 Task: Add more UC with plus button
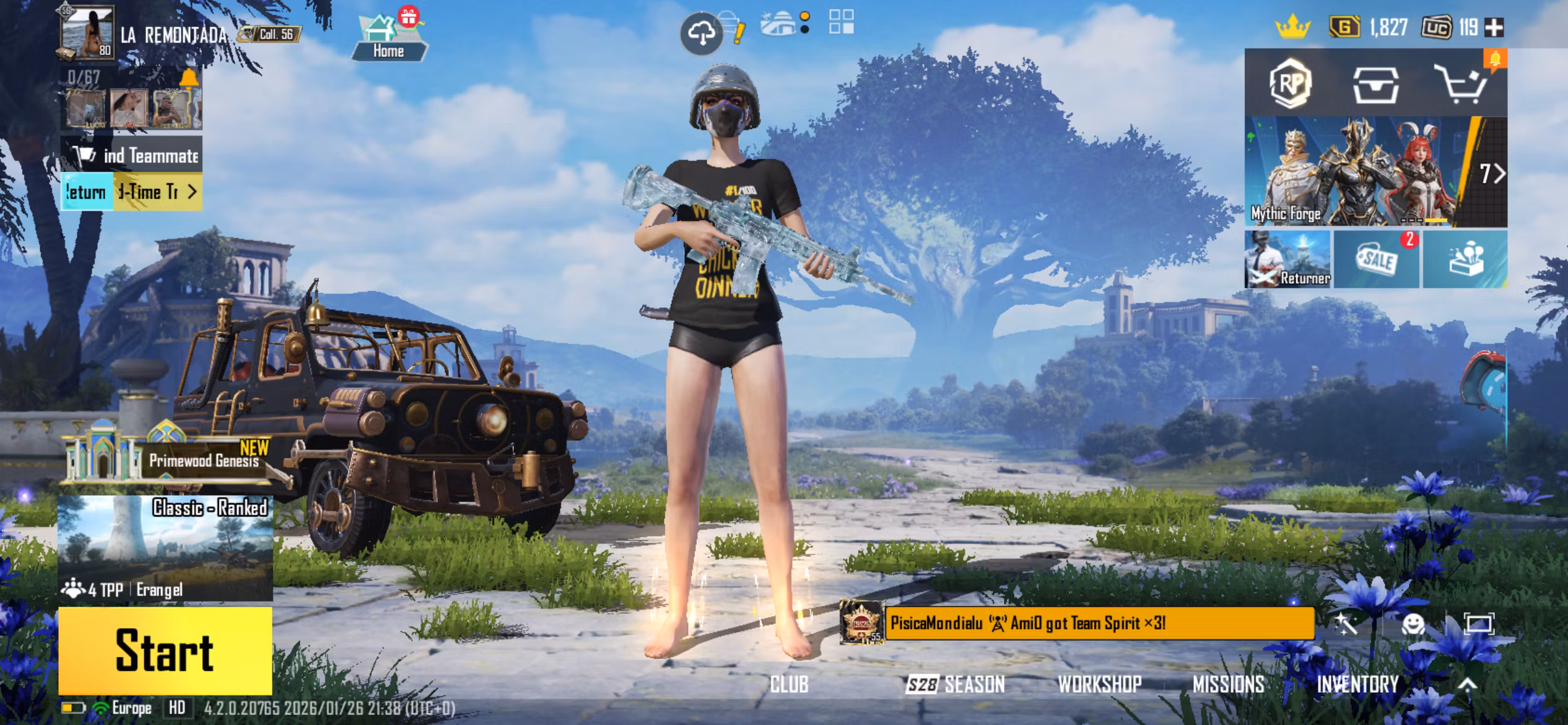1494,27
